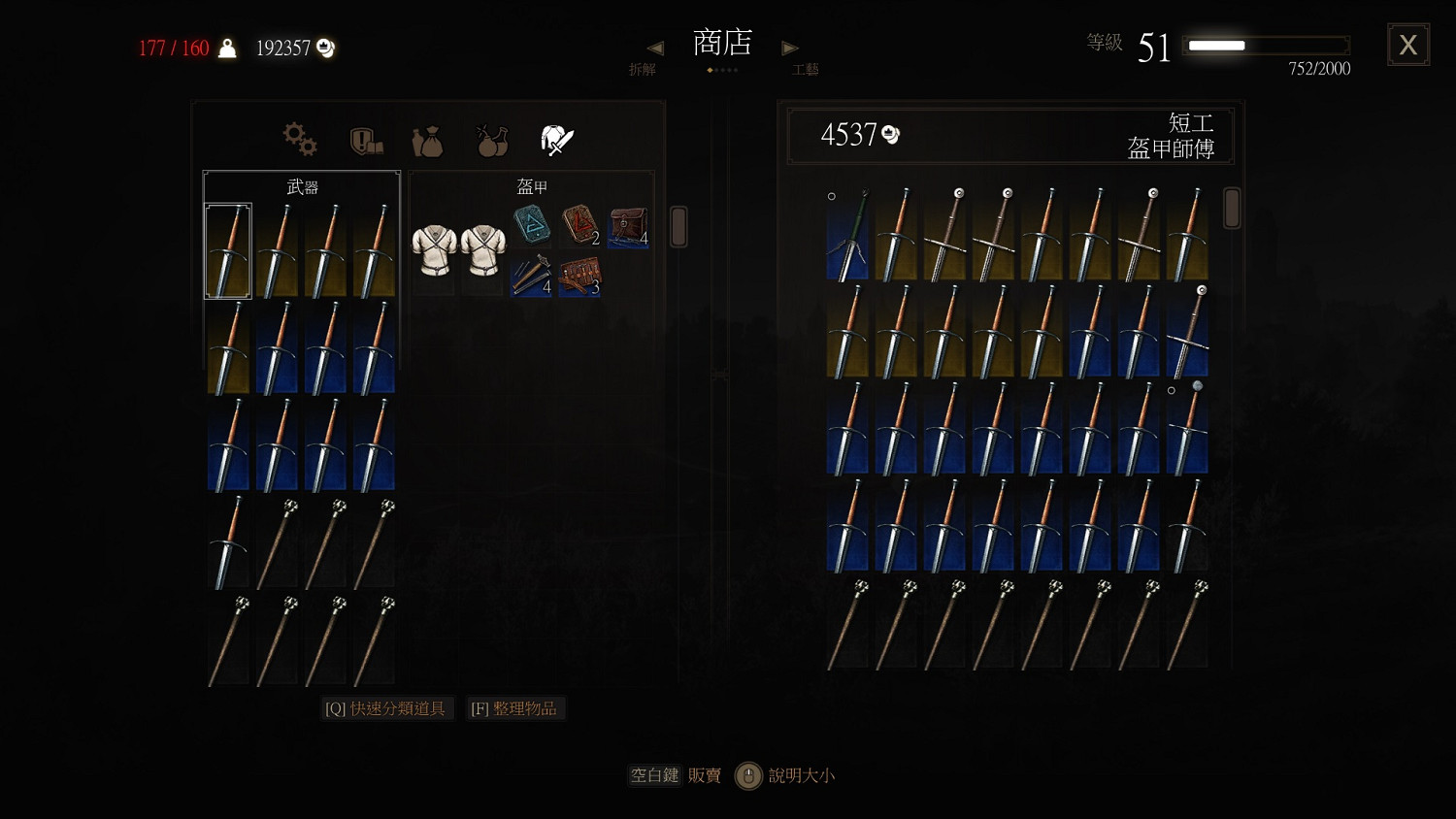The height and width of the screenshot is (819, 1456).
Task: Click the right arrow toward 工藝
Action: pos(790,47)
